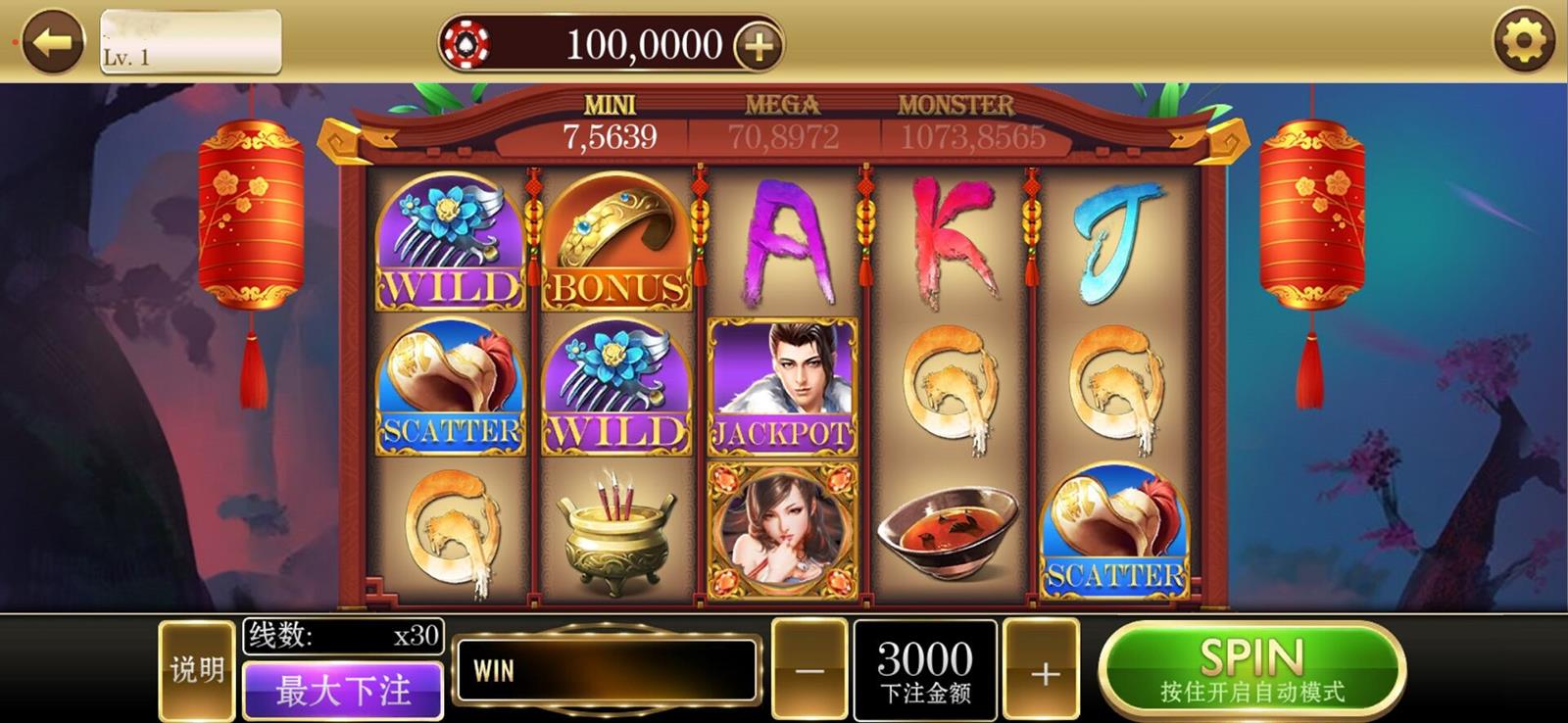Go back with the arrow button

[53, 41]
